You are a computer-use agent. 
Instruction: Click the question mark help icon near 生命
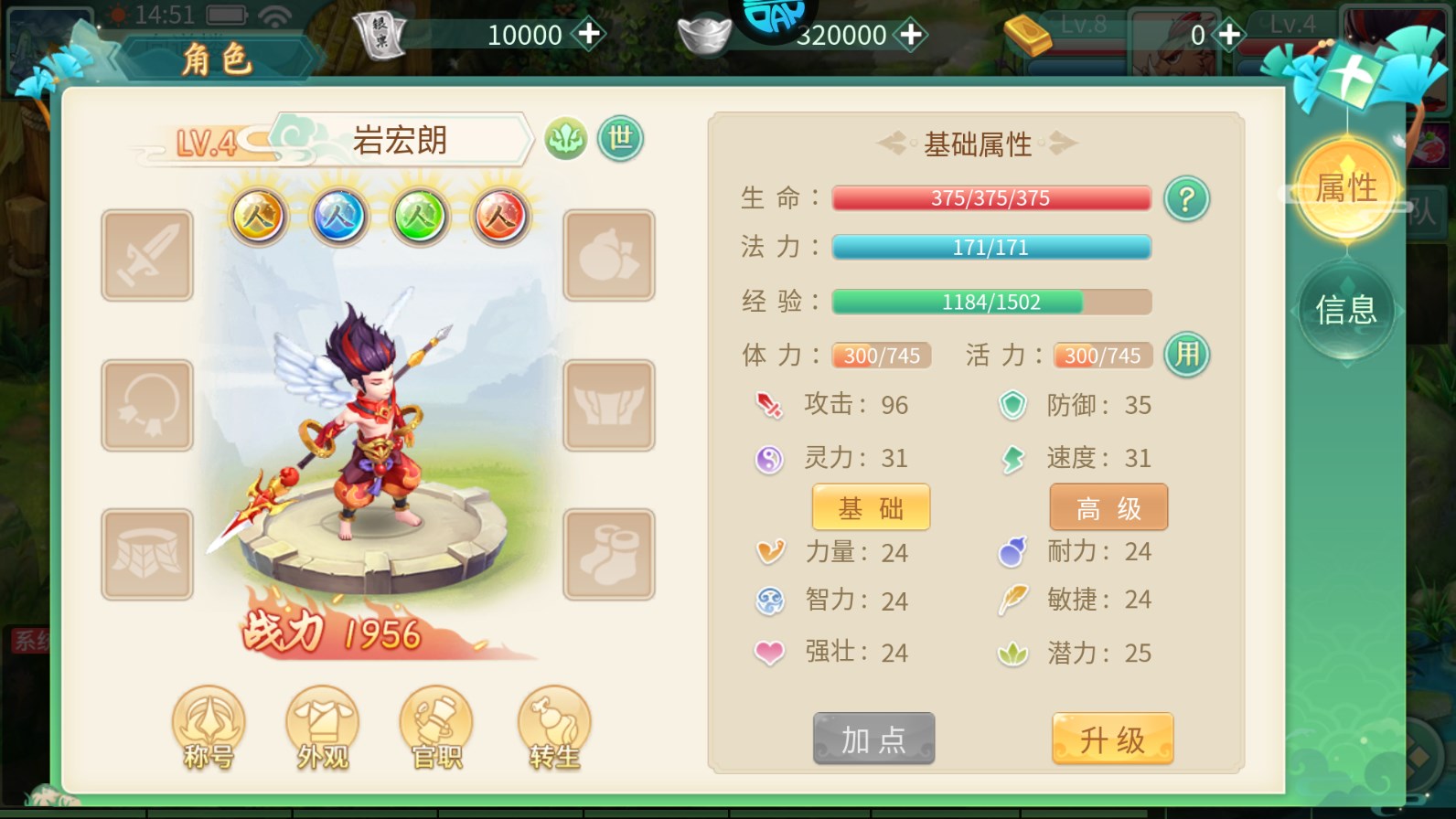point(1186,198)
